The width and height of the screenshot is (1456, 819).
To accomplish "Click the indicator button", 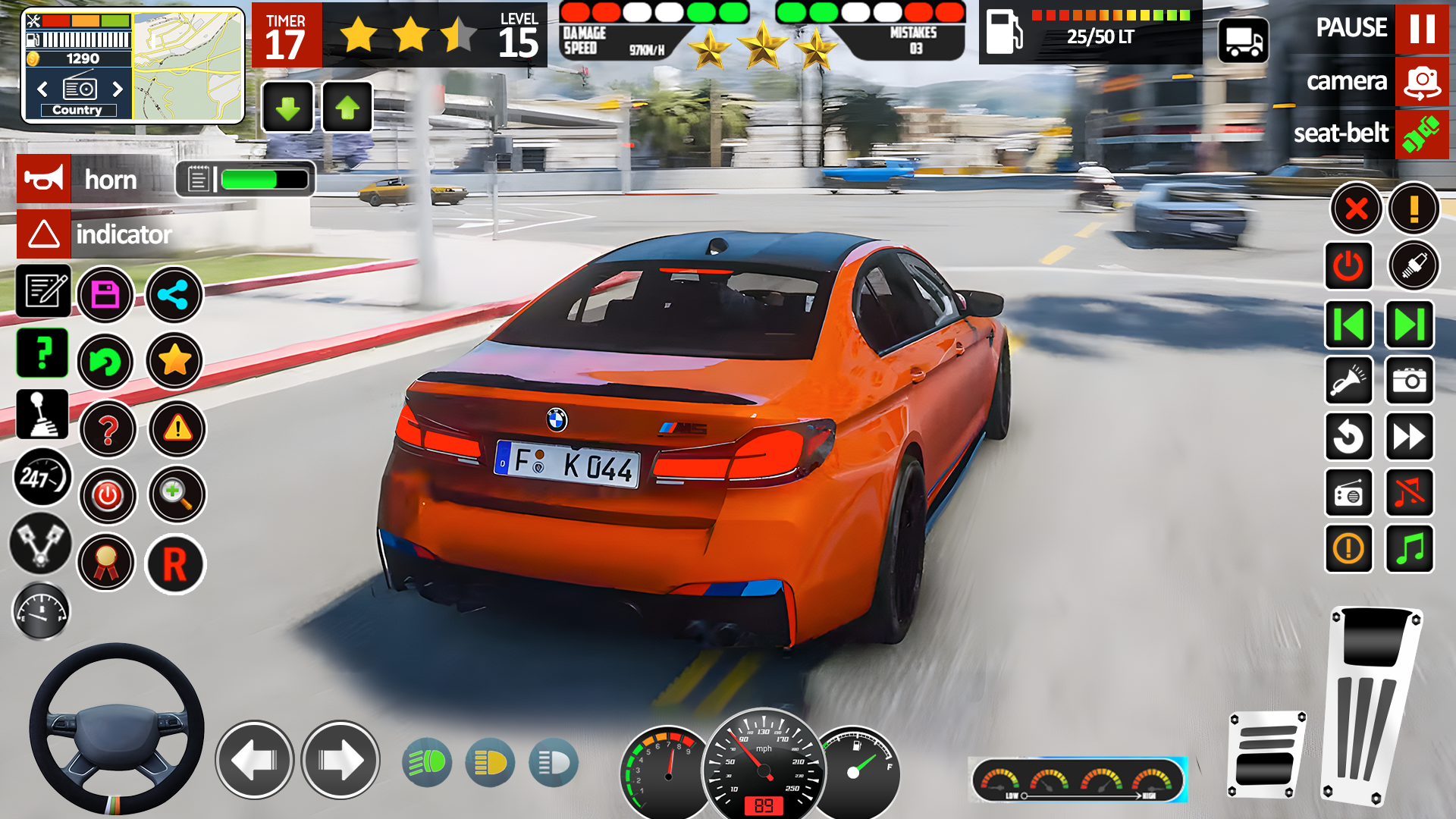I will point(43,234).
